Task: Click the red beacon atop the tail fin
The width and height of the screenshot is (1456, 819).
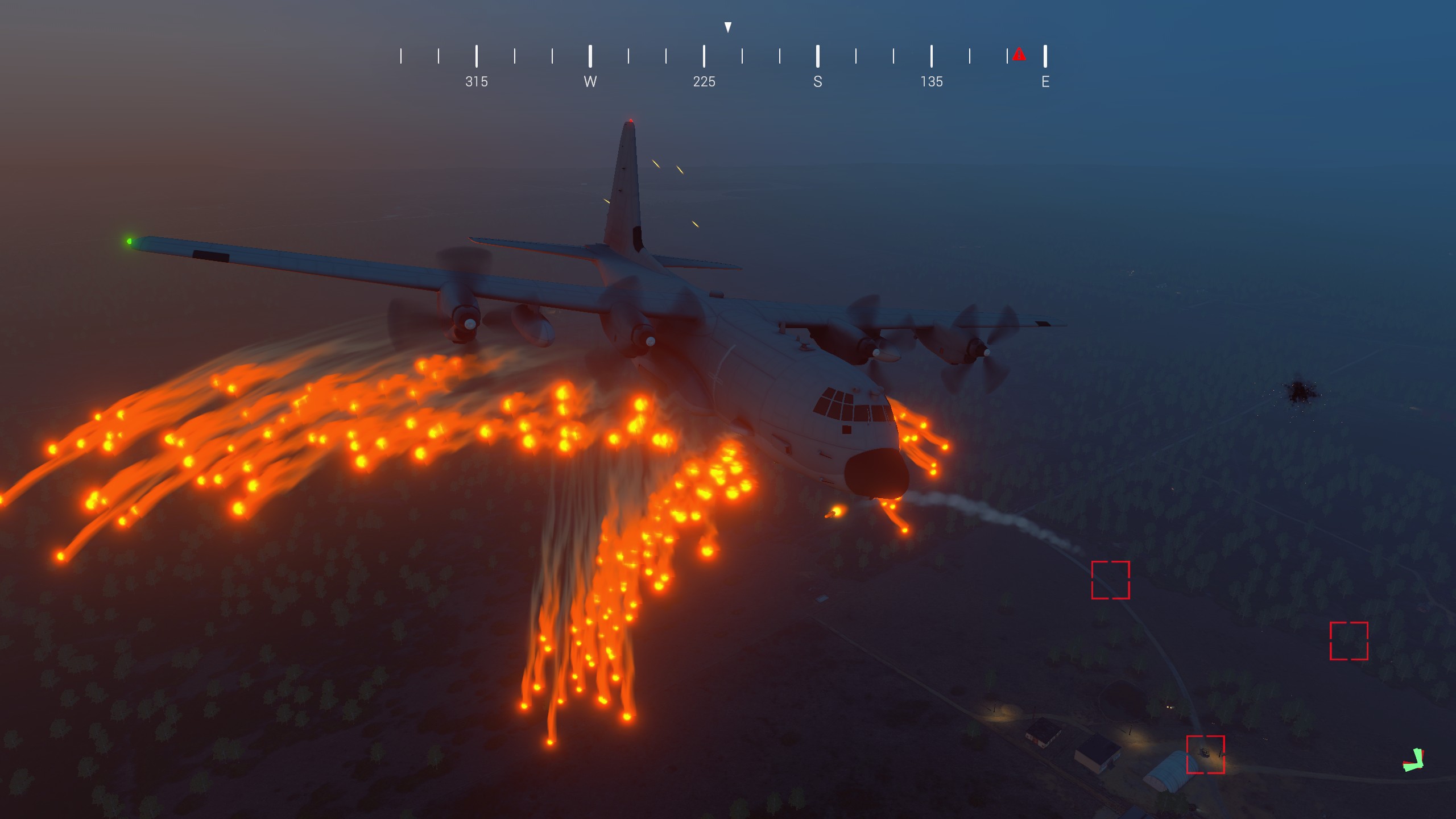Action: [x=632, y=119]
